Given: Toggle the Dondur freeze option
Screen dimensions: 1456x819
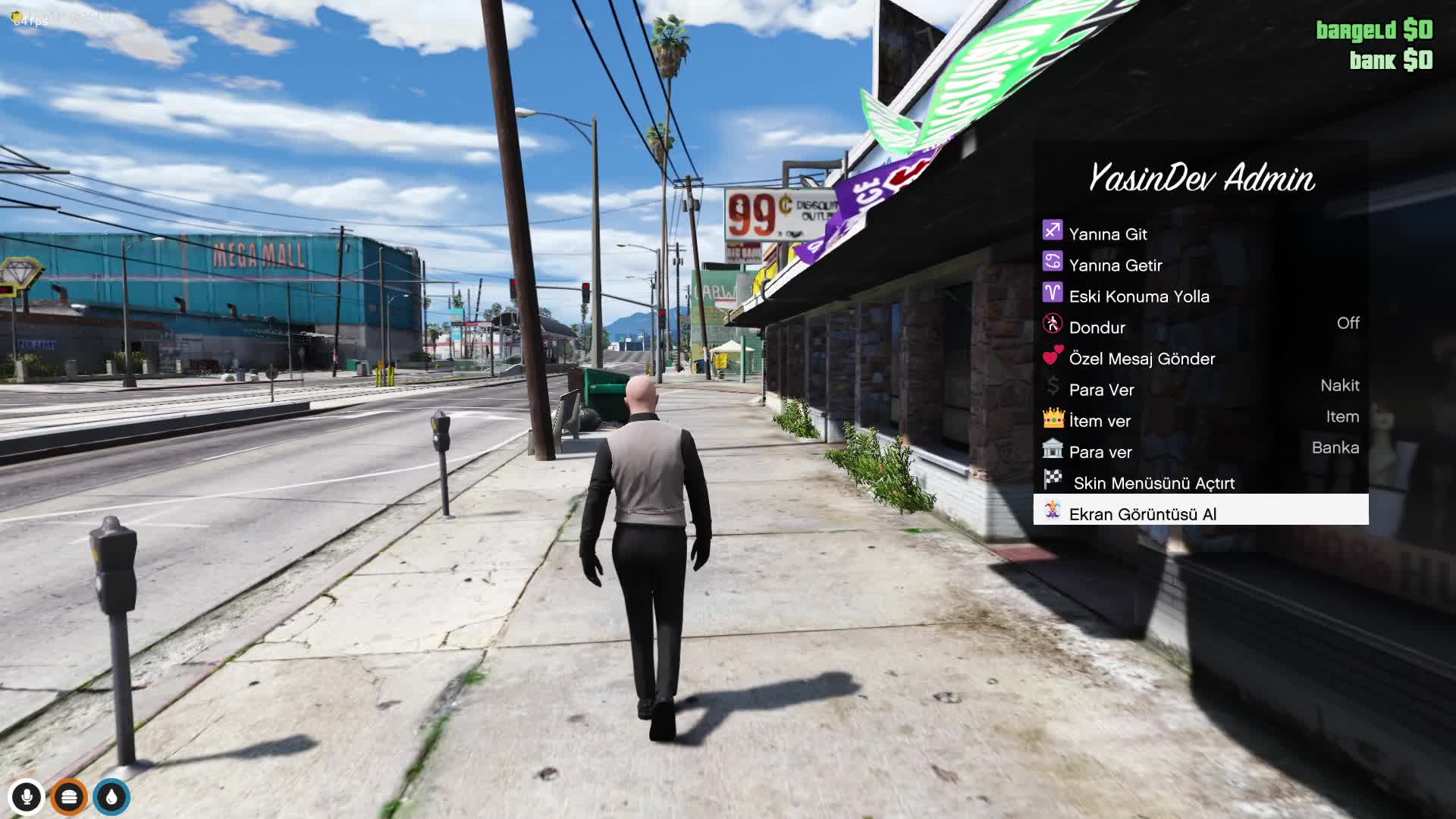Looking at the screenshot, I should (x=1200, y=327).
